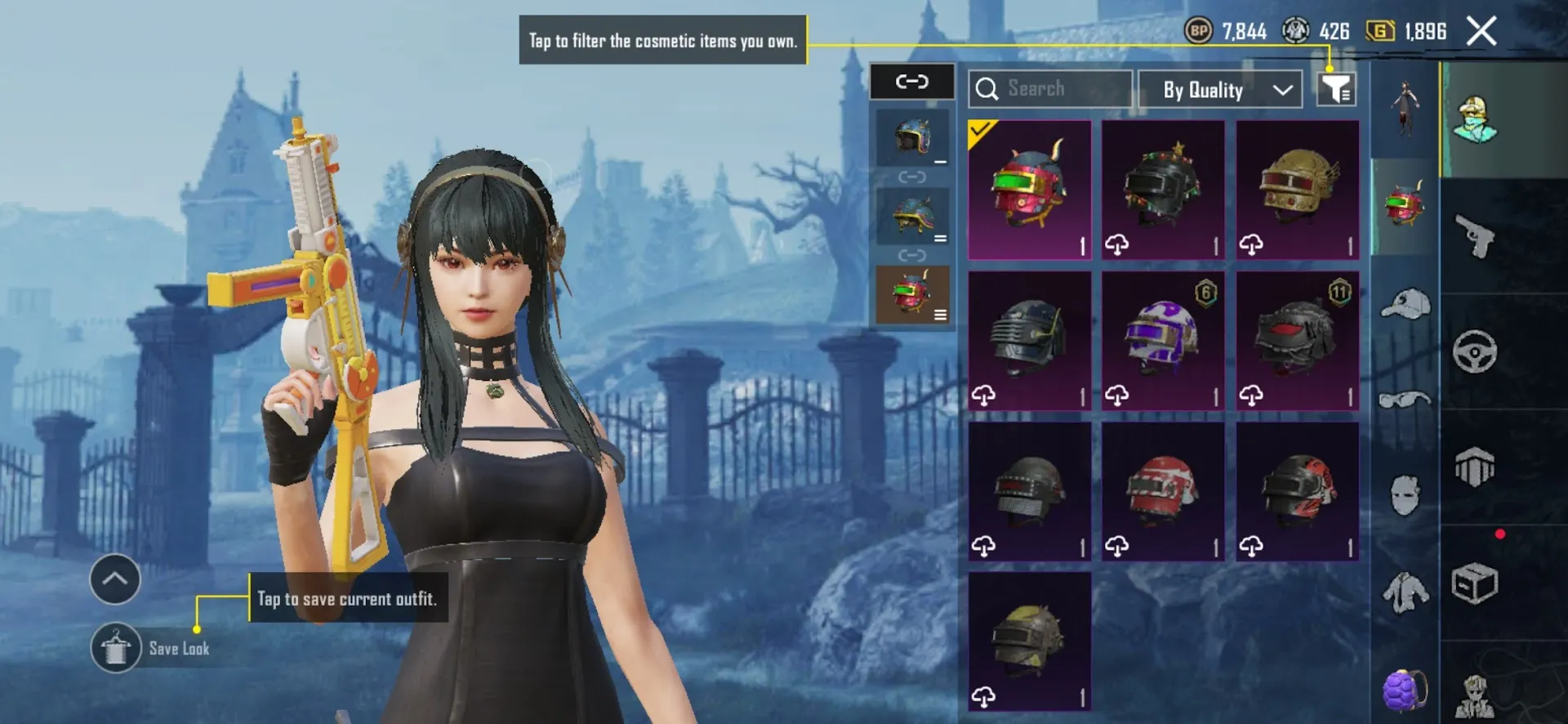Toggle the owned-items filter funnel icon
This screenshot has width=1568, height=724.
[1336, 89]
